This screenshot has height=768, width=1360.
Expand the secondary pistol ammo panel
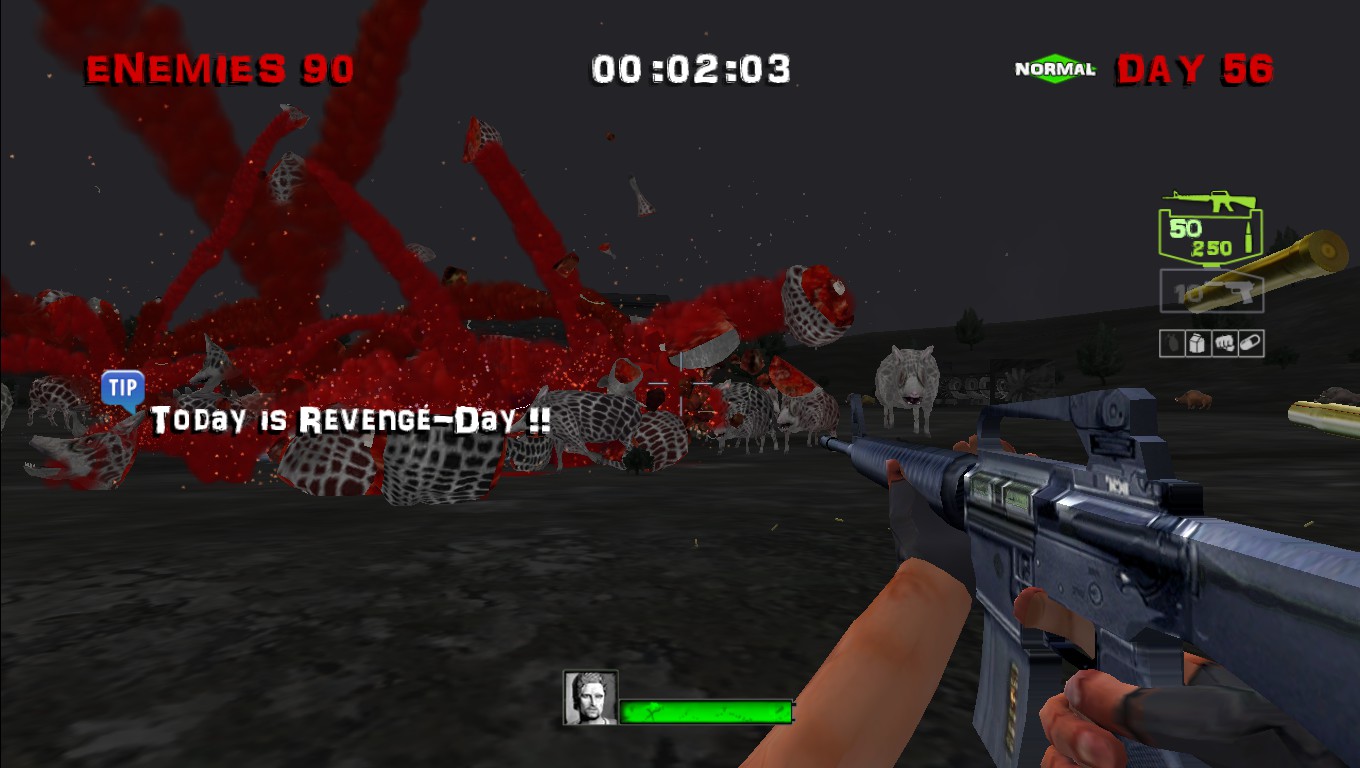click(x=1211, y=292)
